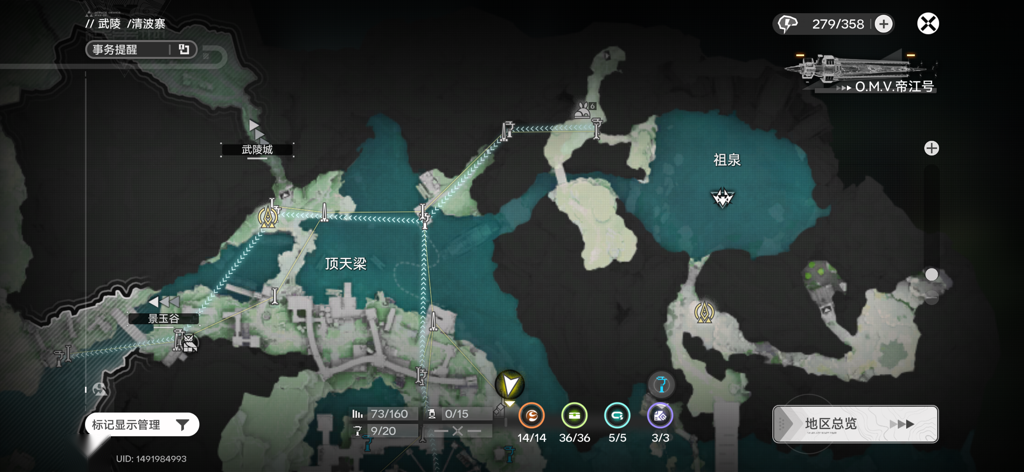Add stamina with the plus beside 279/358
This screenshot has width=1024, height=472.
884,24
